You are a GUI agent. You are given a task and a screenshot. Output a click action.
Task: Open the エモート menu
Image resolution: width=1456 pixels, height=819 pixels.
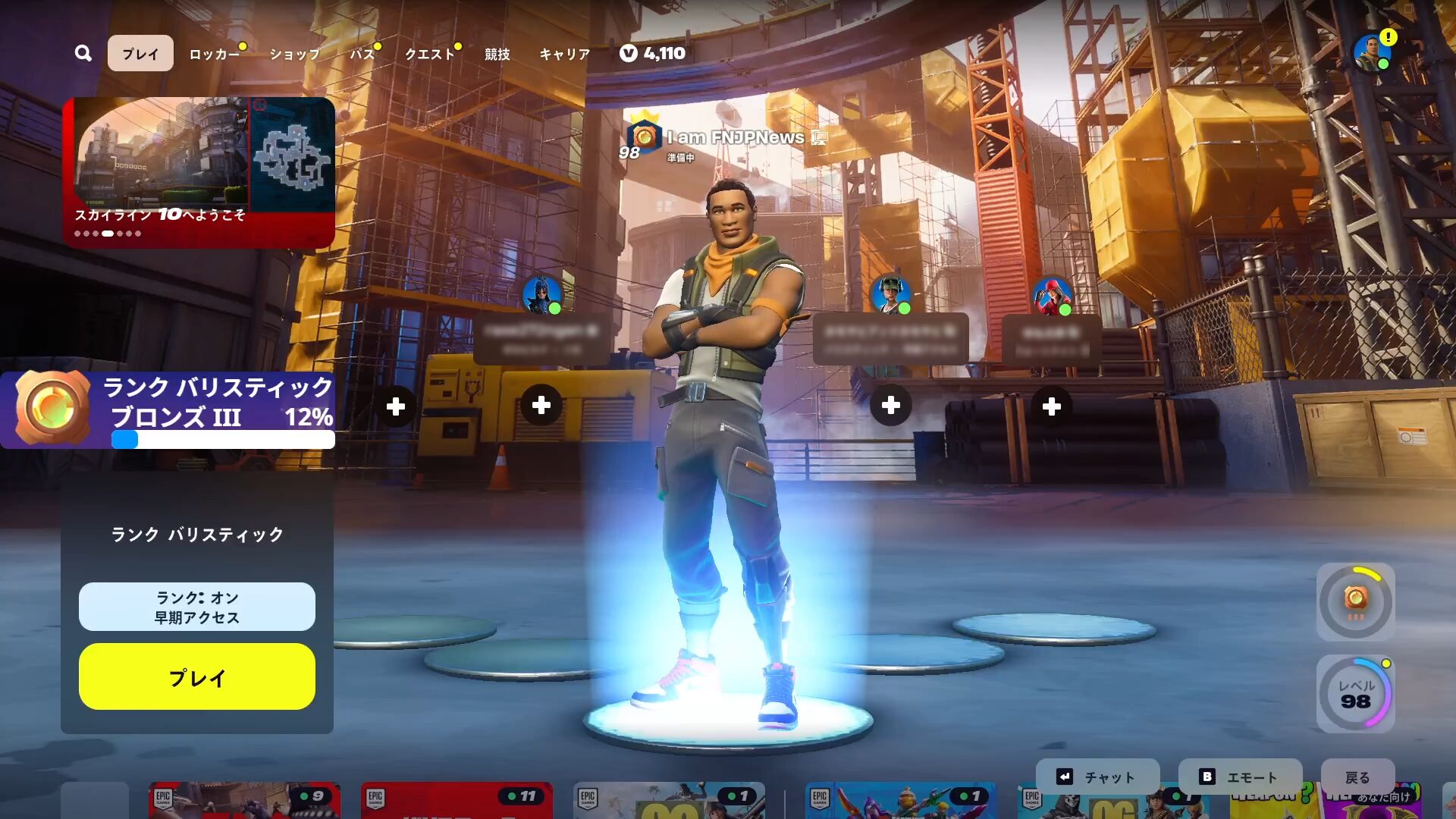(1240, 777)
